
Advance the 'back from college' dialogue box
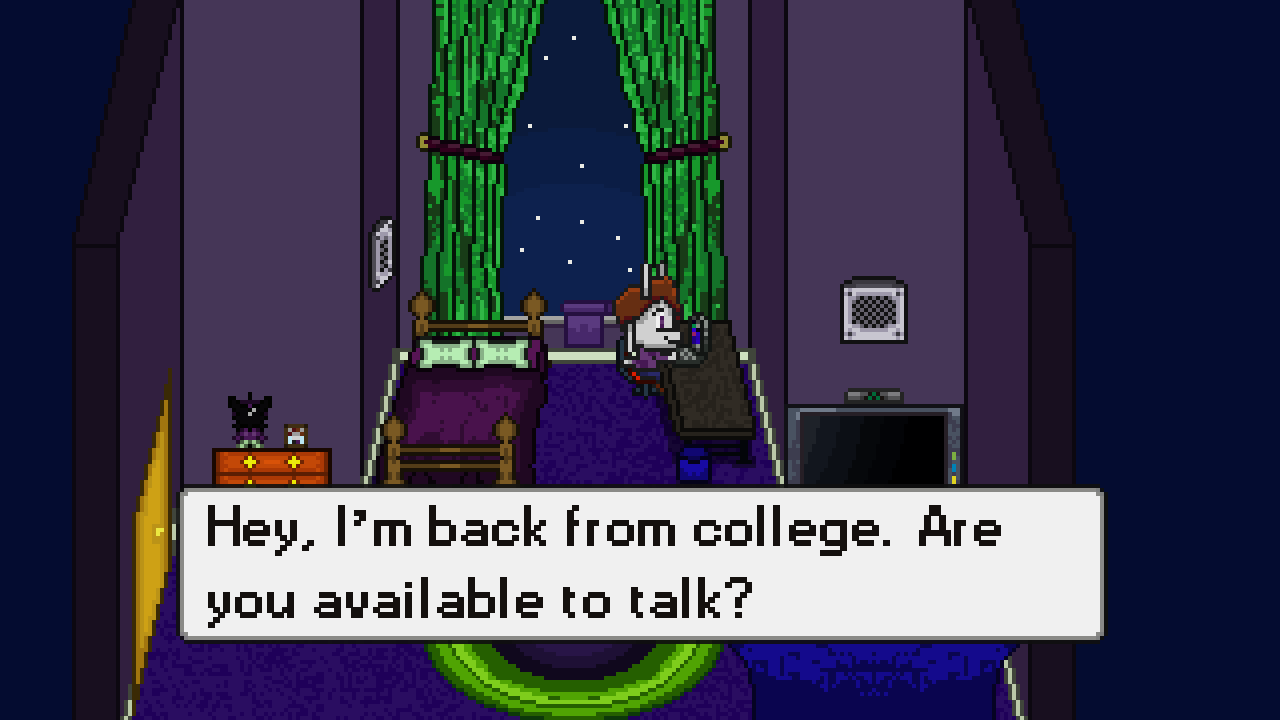[x=640, y=564]
